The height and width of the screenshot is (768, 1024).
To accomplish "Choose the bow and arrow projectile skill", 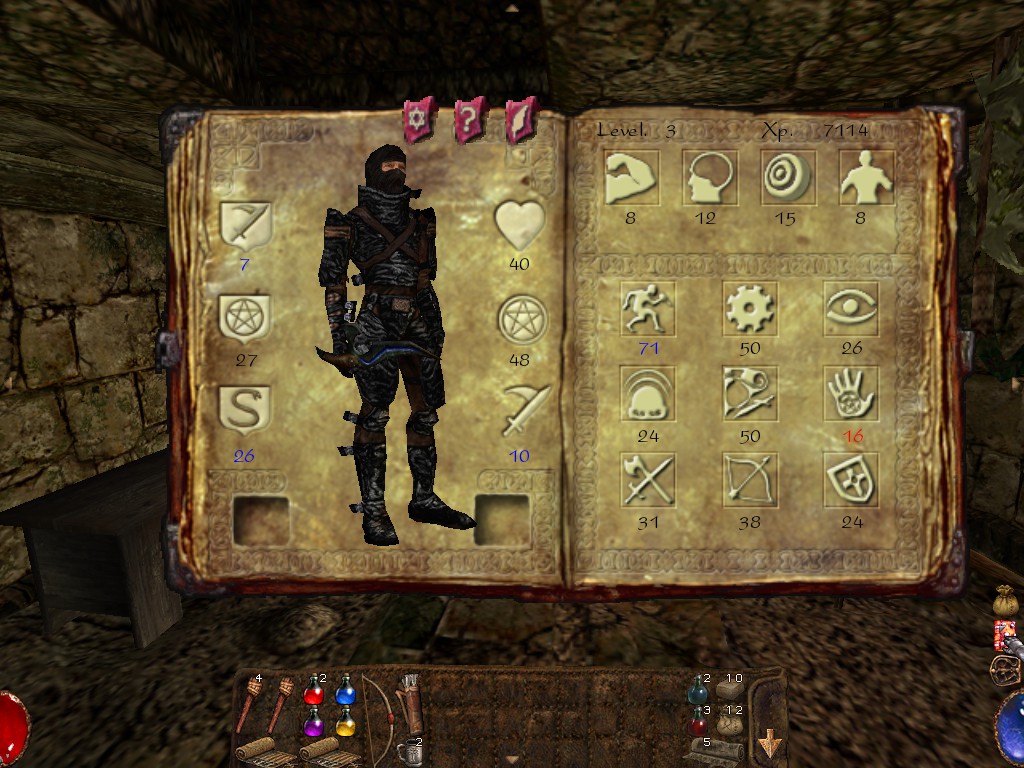I will (x=750, y=481).
